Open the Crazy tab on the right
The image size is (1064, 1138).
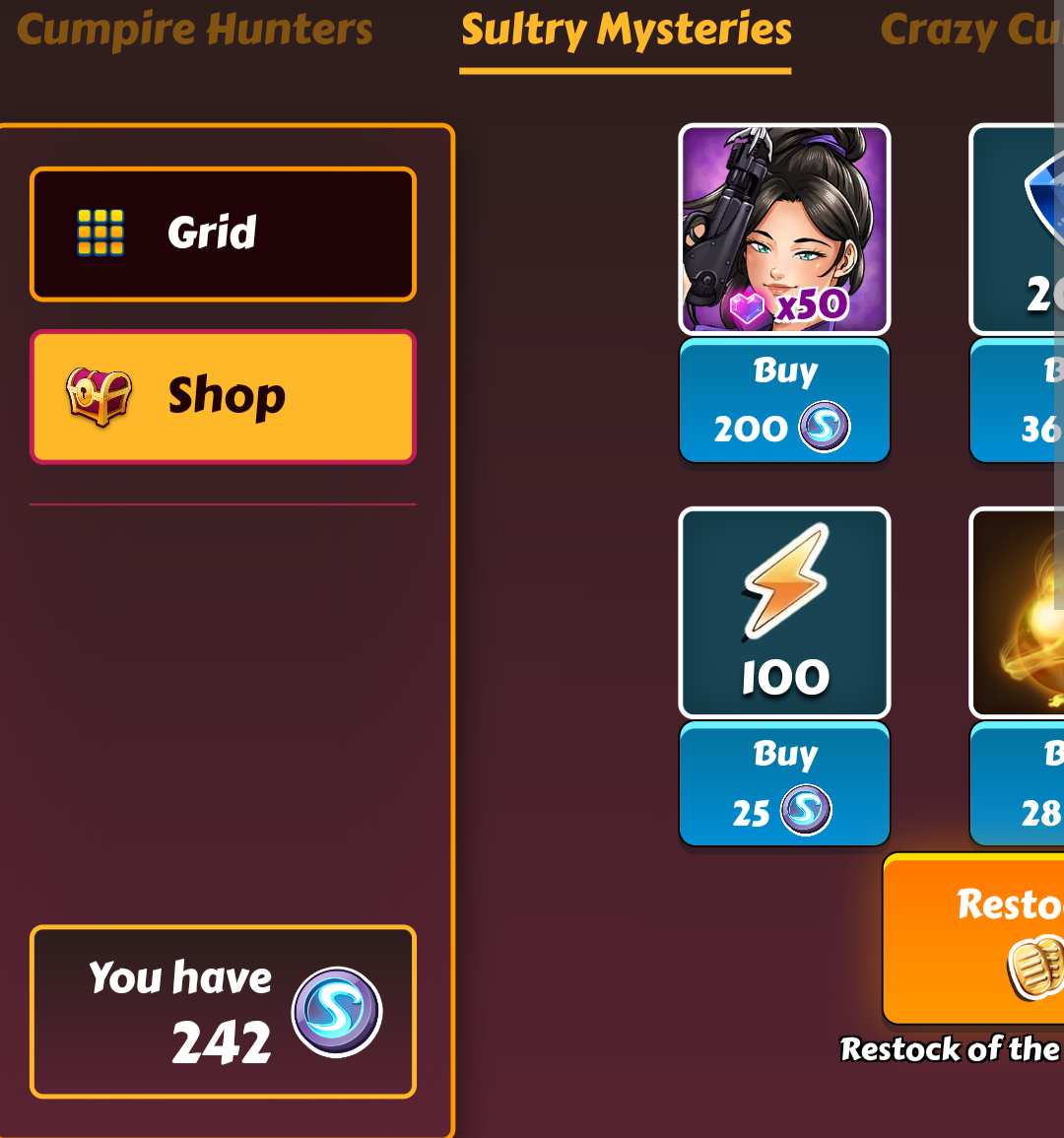pyautogui.click(x=970, y=32)
